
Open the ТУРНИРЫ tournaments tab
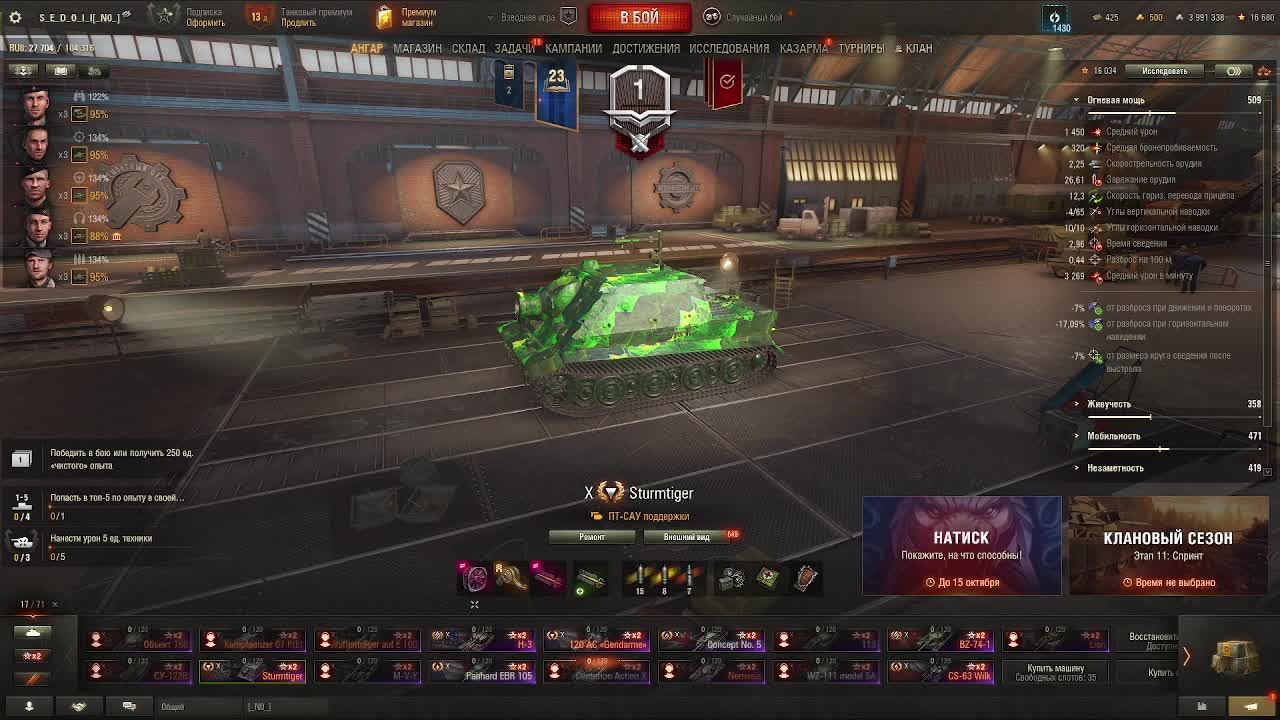coord(861,48)
